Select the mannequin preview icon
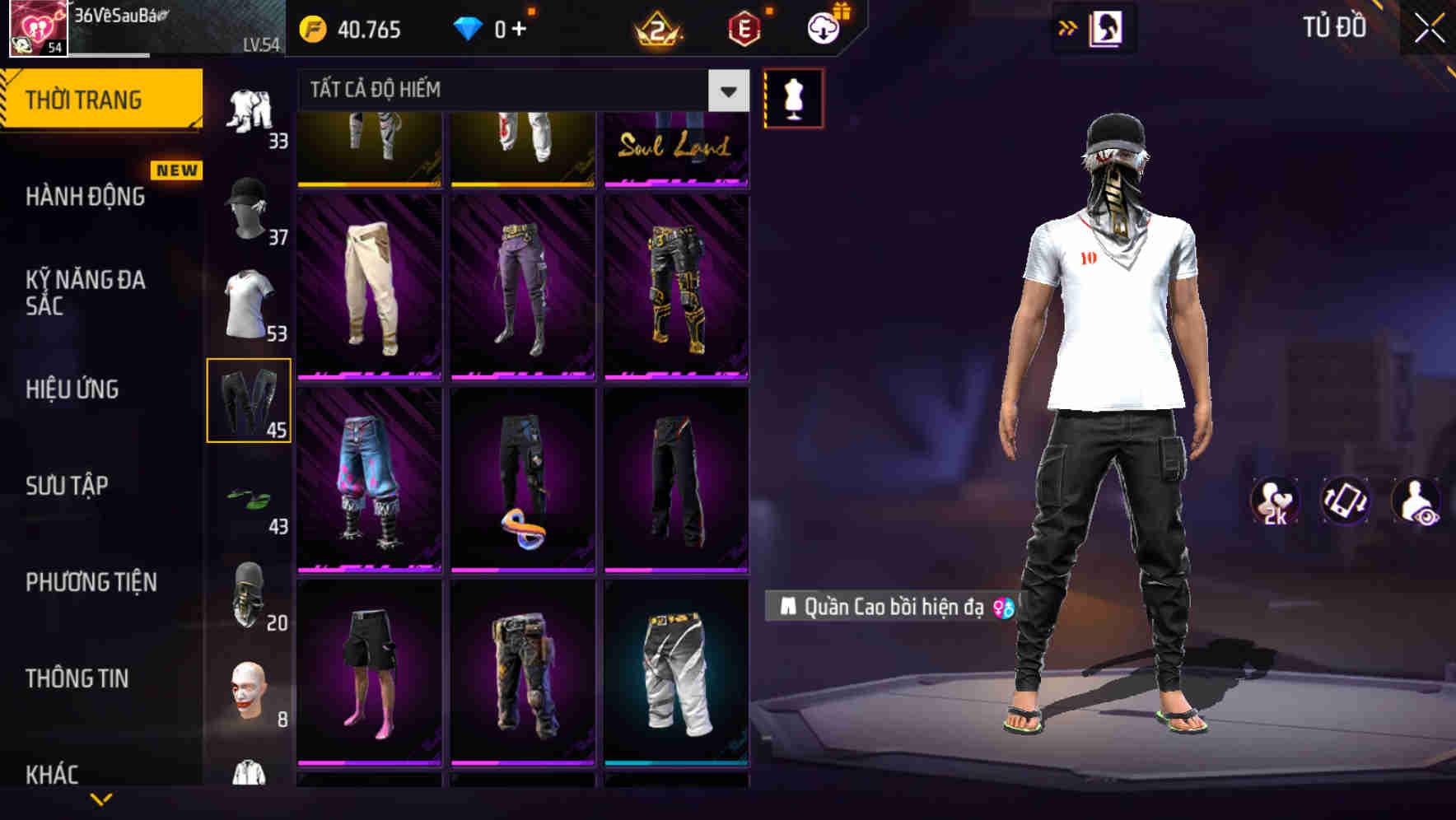The image size is (1456, 820). pos(793,97)
